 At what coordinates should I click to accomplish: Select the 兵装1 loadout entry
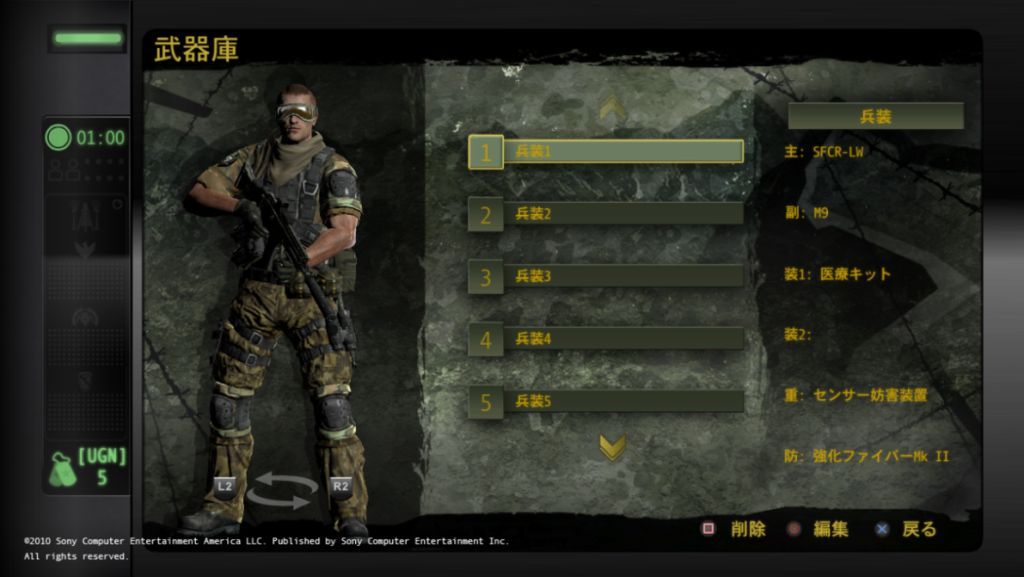click(607, 152)
